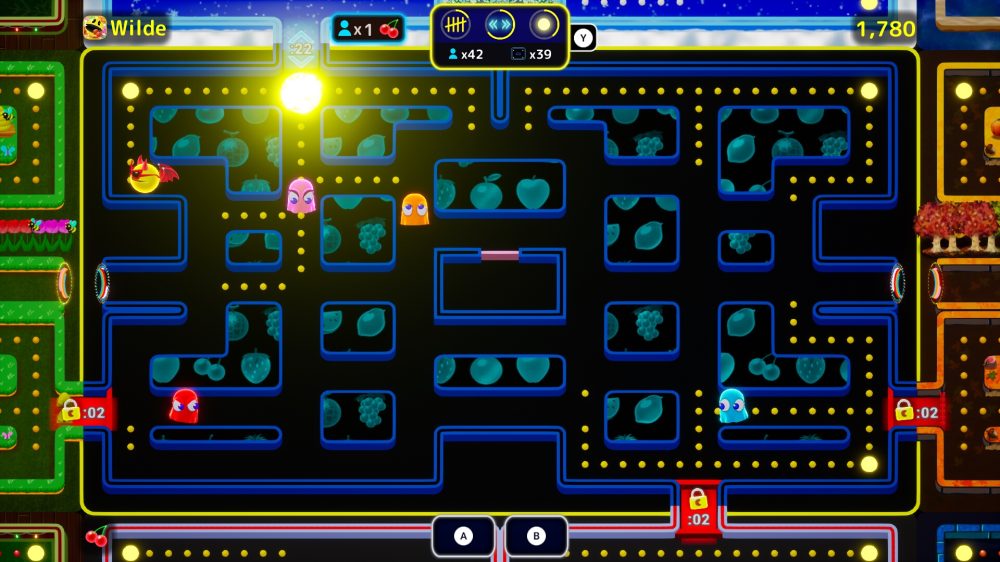Click the Wilde player name badge
This screenshot has width=1000, height=562.
click(x=125, y=28)
